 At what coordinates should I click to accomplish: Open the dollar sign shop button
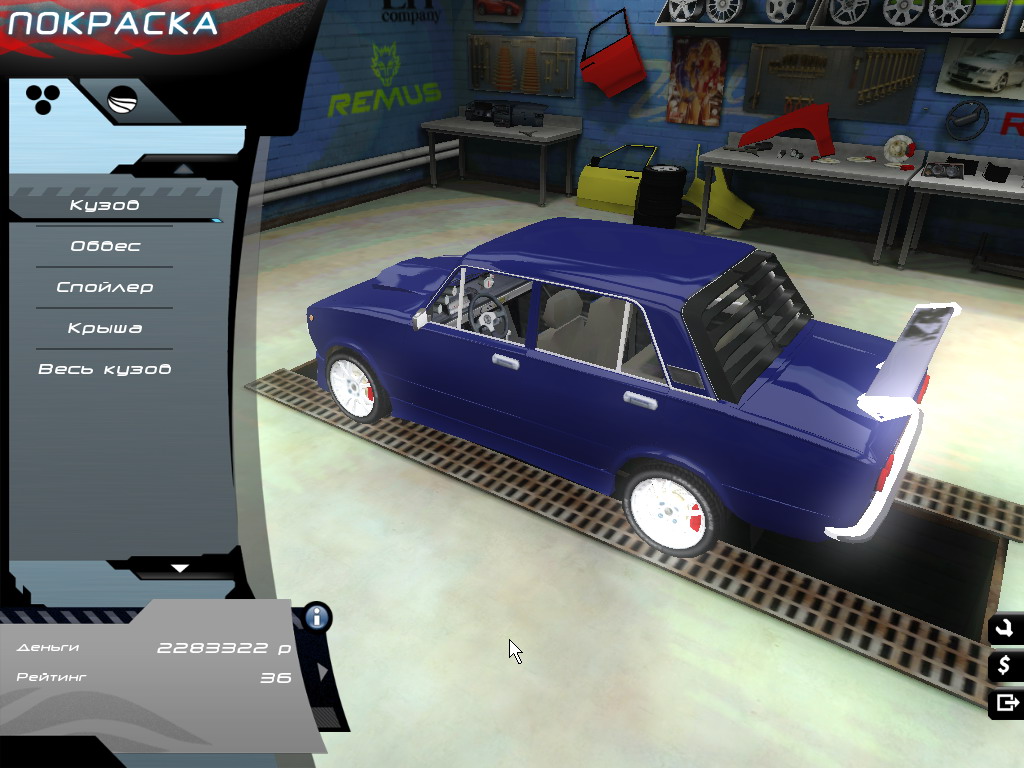1004,666
